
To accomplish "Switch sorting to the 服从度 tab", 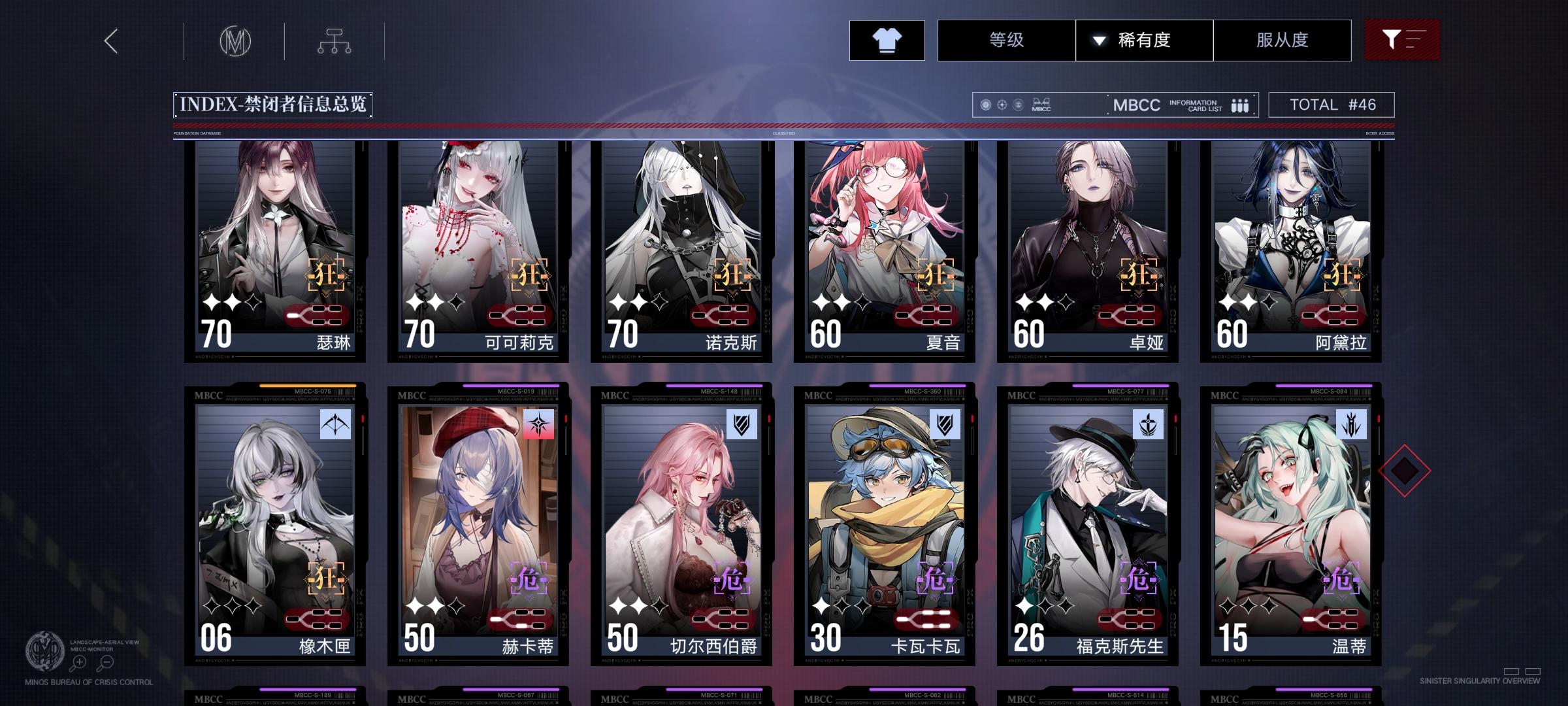I will (x=1282, y=40).
